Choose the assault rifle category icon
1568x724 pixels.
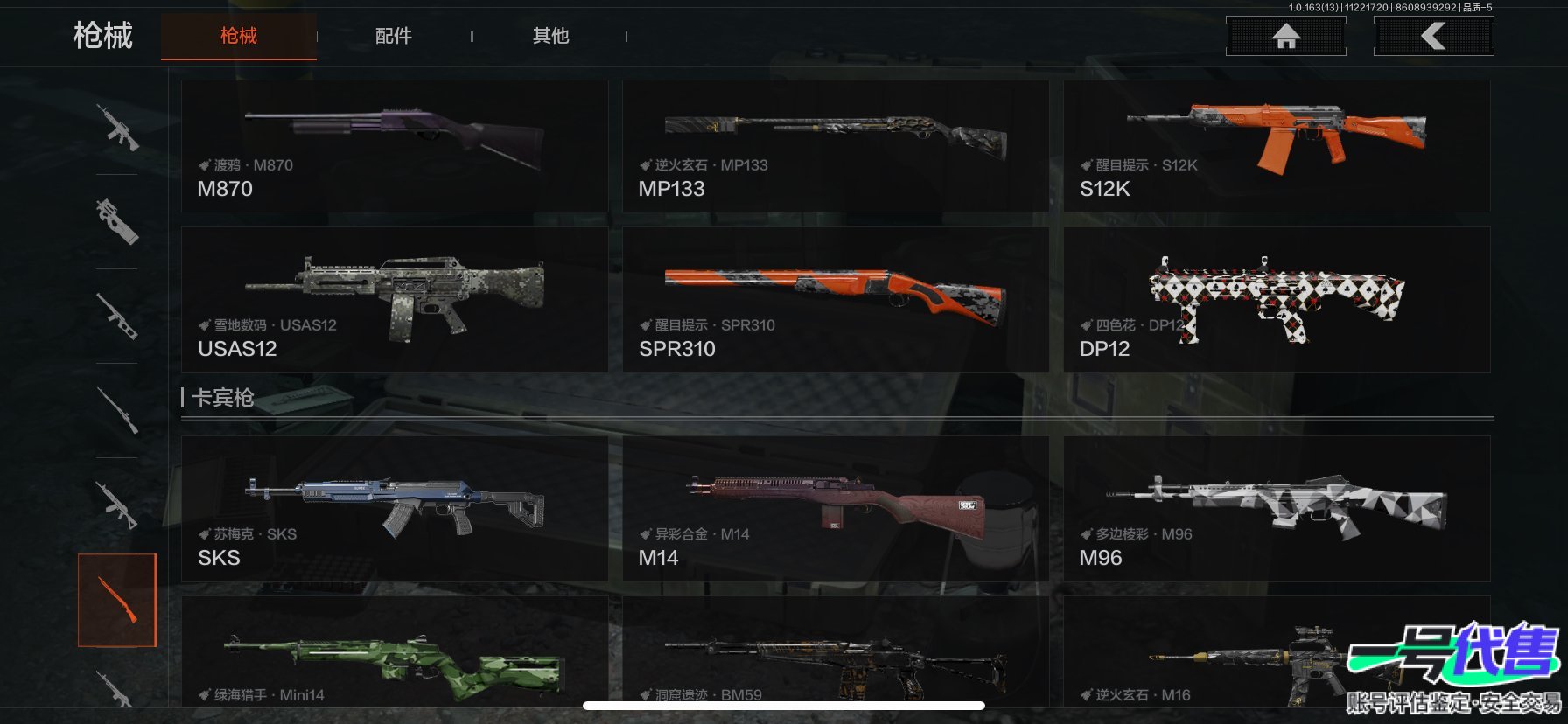coord(117,128)
